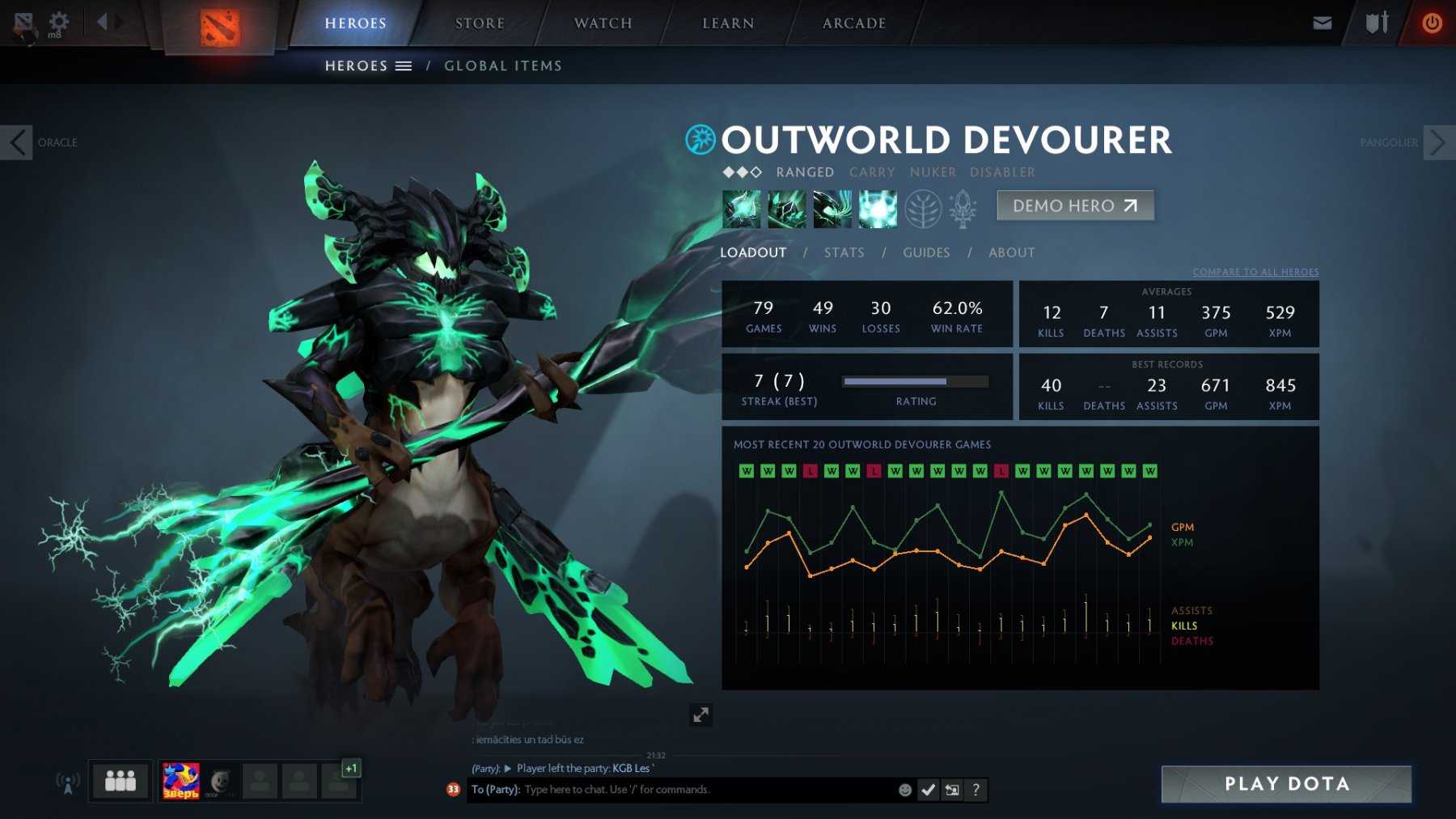Go to previous hero Oracle
Viewport: 1456px width, 819px height.
(17, 142)
